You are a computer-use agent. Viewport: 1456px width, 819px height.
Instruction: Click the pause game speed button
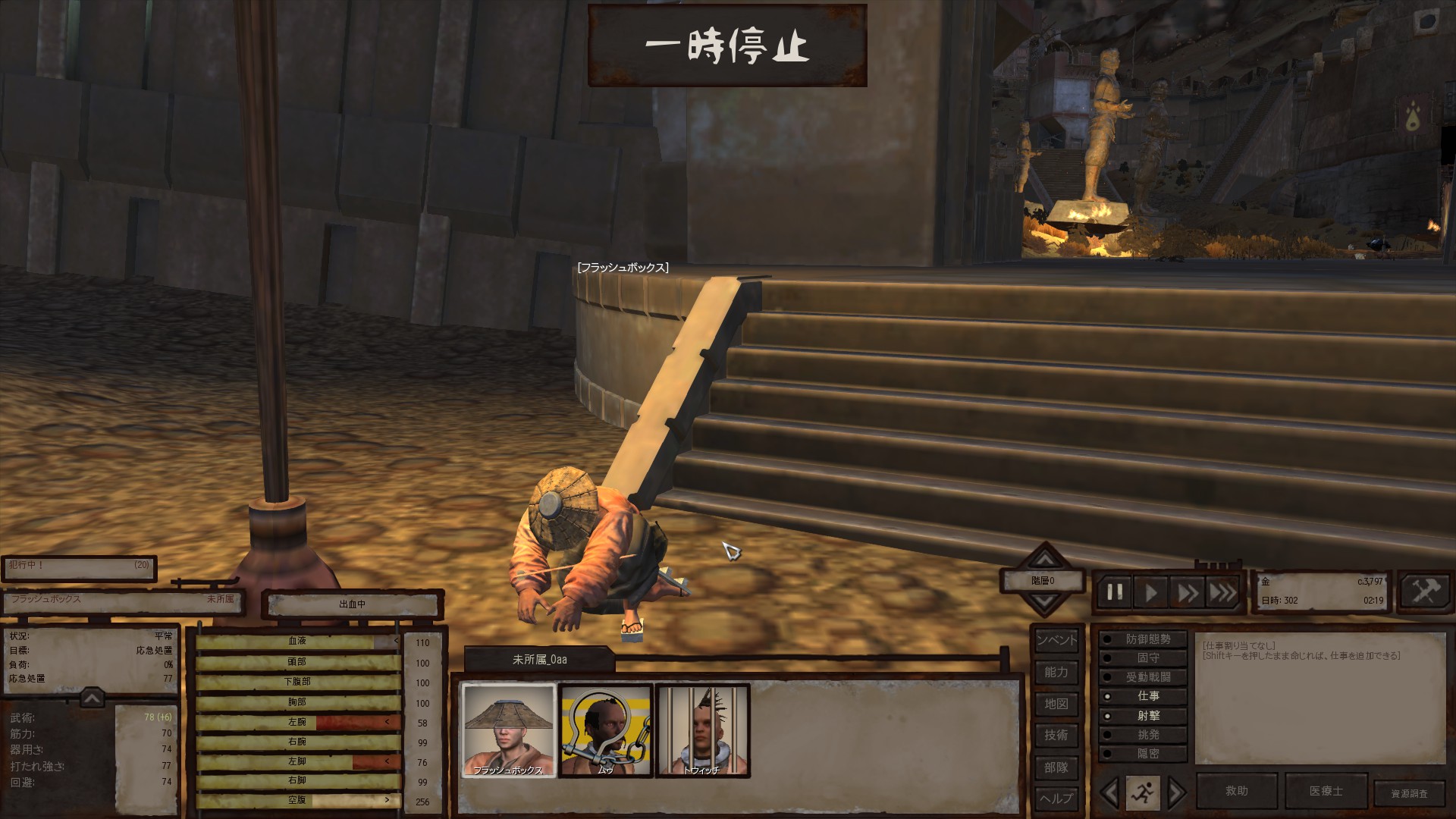pos(1115,592)
